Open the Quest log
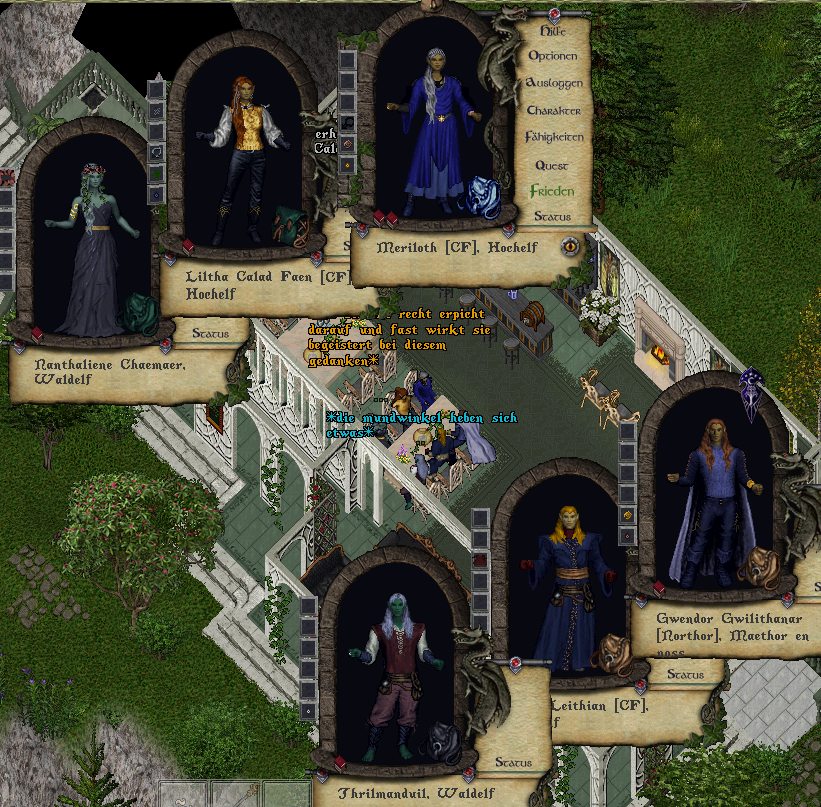The image size is (821, 807). (x=552, y=165)
